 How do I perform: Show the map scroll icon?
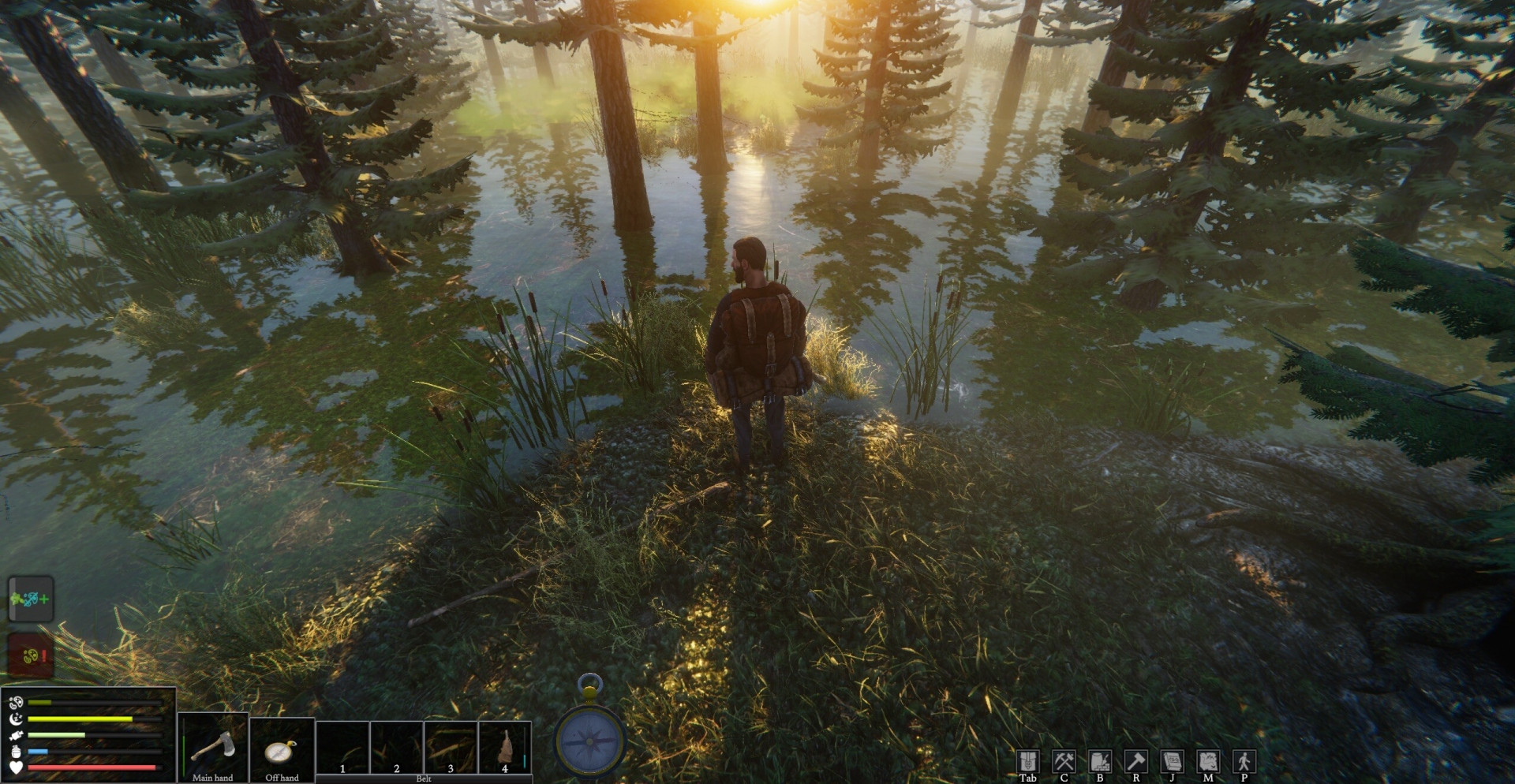(x=1208, y=761)
